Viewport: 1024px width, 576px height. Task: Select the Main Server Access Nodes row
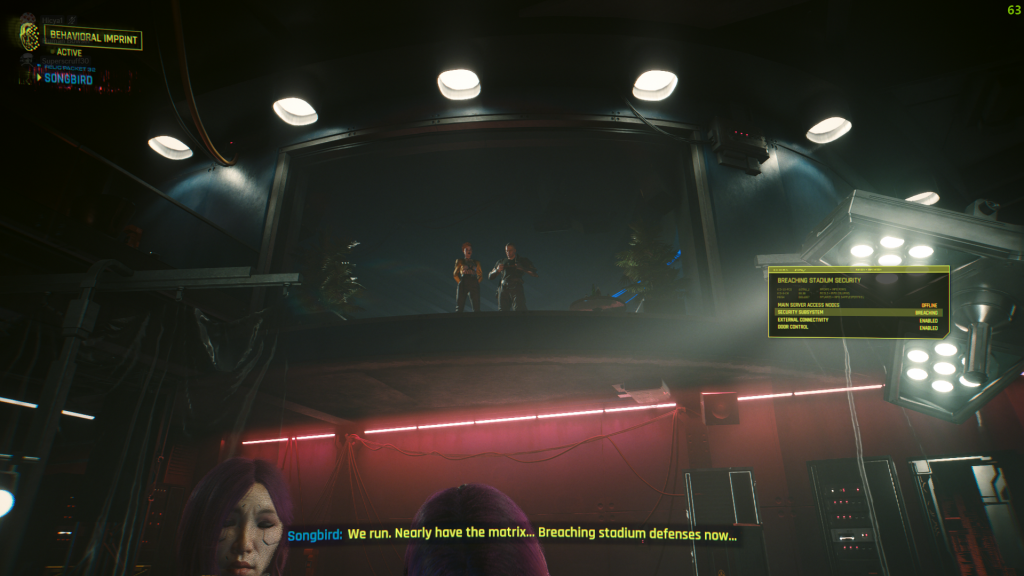[x=857, y=304]
